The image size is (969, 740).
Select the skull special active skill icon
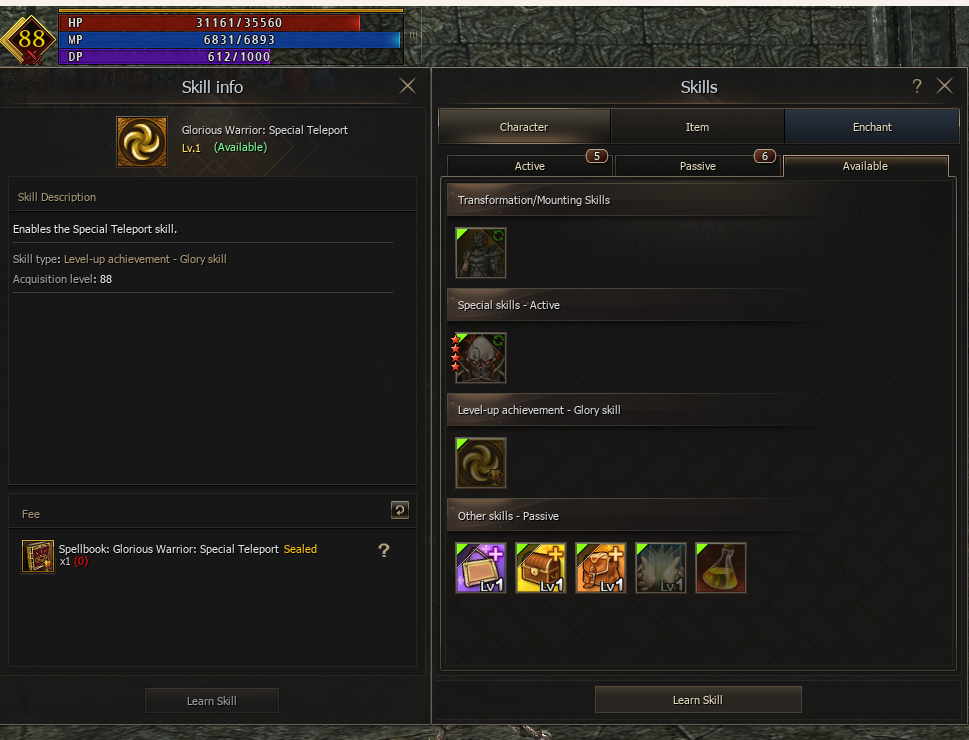coord(481,358)
